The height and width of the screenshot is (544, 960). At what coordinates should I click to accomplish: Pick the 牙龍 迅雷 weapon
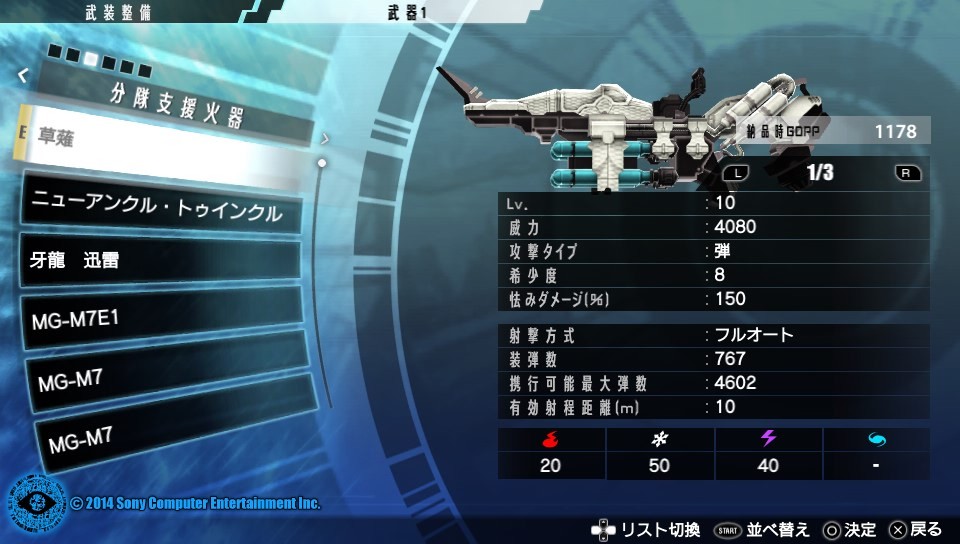coord(160,261)
